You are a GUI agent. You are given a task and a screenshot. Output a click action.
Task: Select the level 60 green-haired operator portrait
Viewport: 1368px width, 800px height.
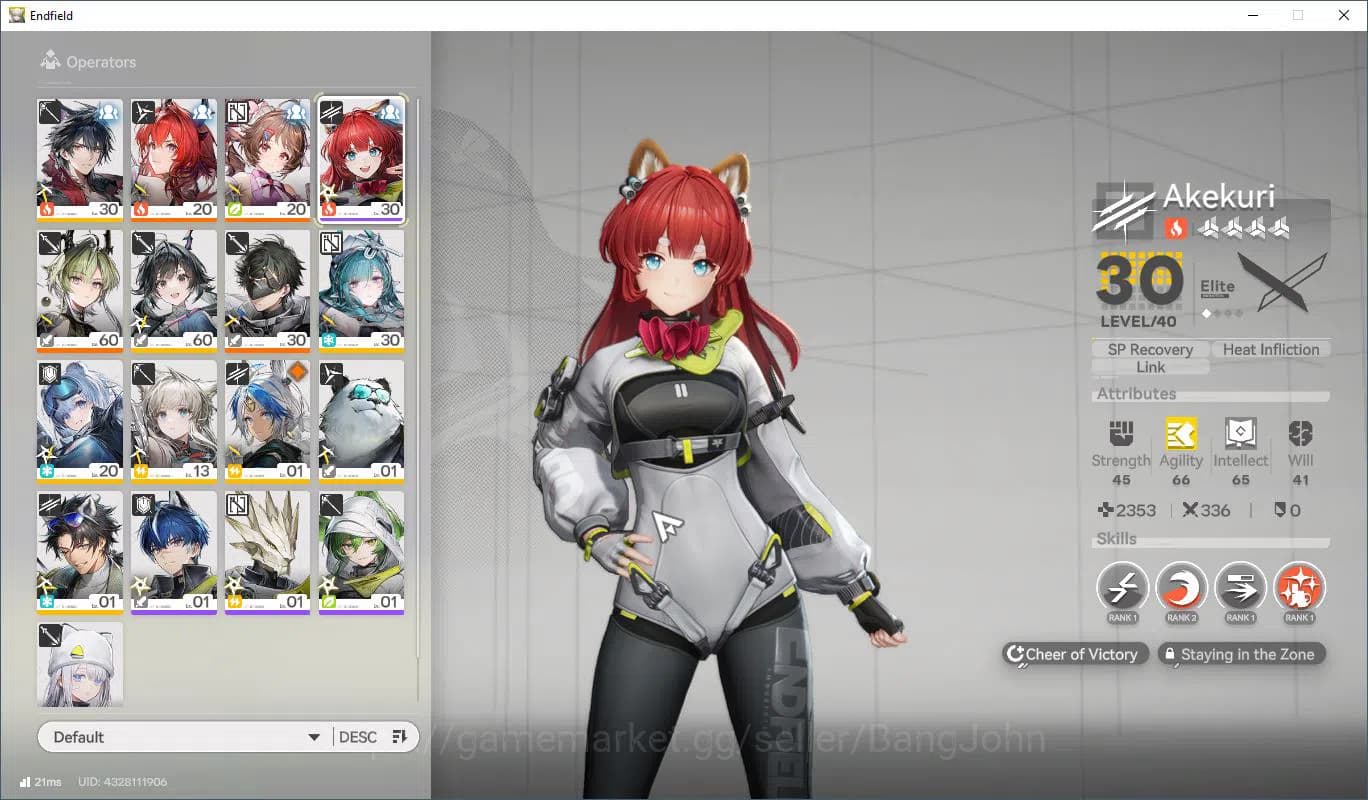80,290
